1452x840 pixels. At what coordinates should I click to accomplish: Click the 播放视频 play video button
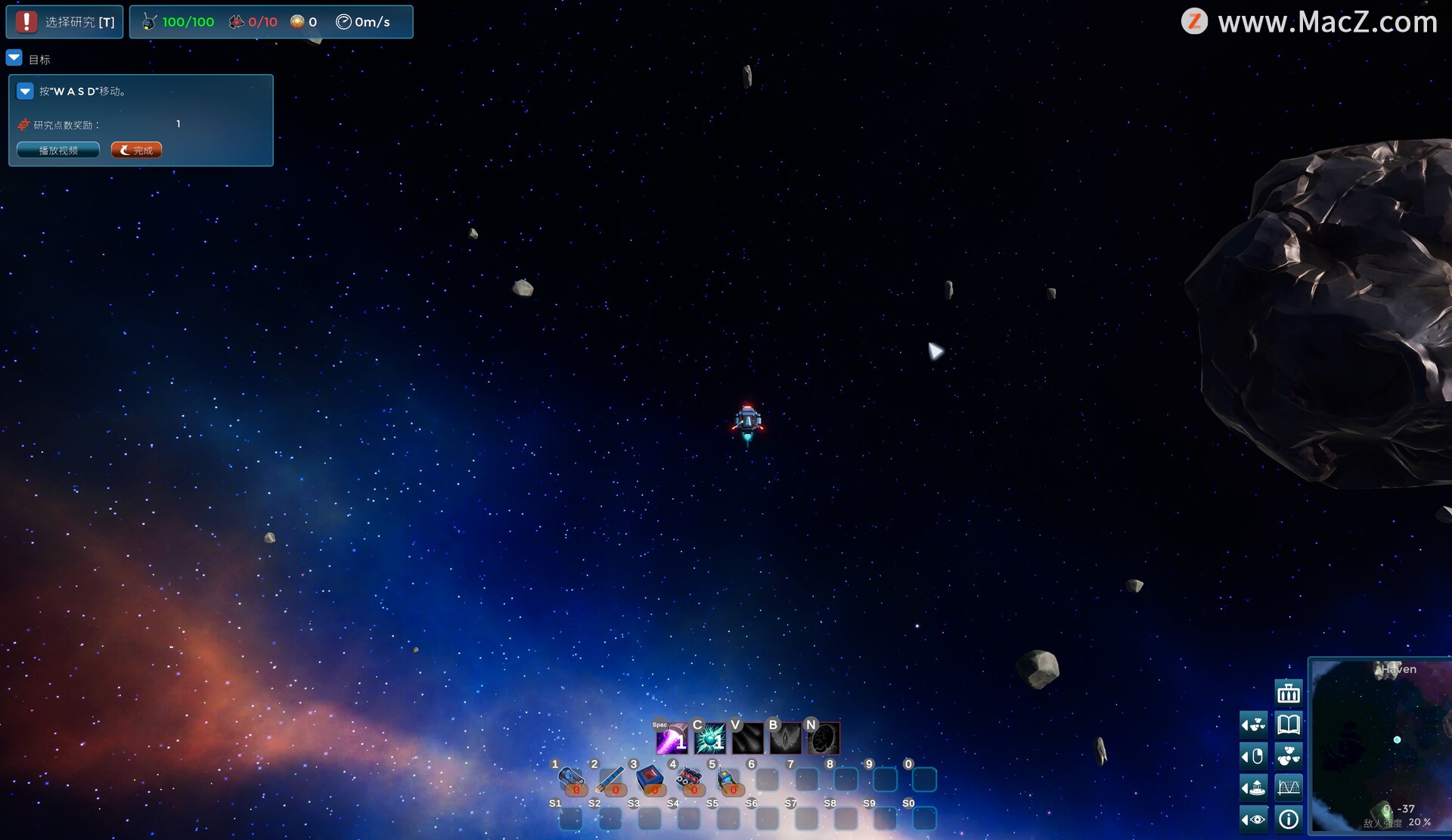click(58, 150)
